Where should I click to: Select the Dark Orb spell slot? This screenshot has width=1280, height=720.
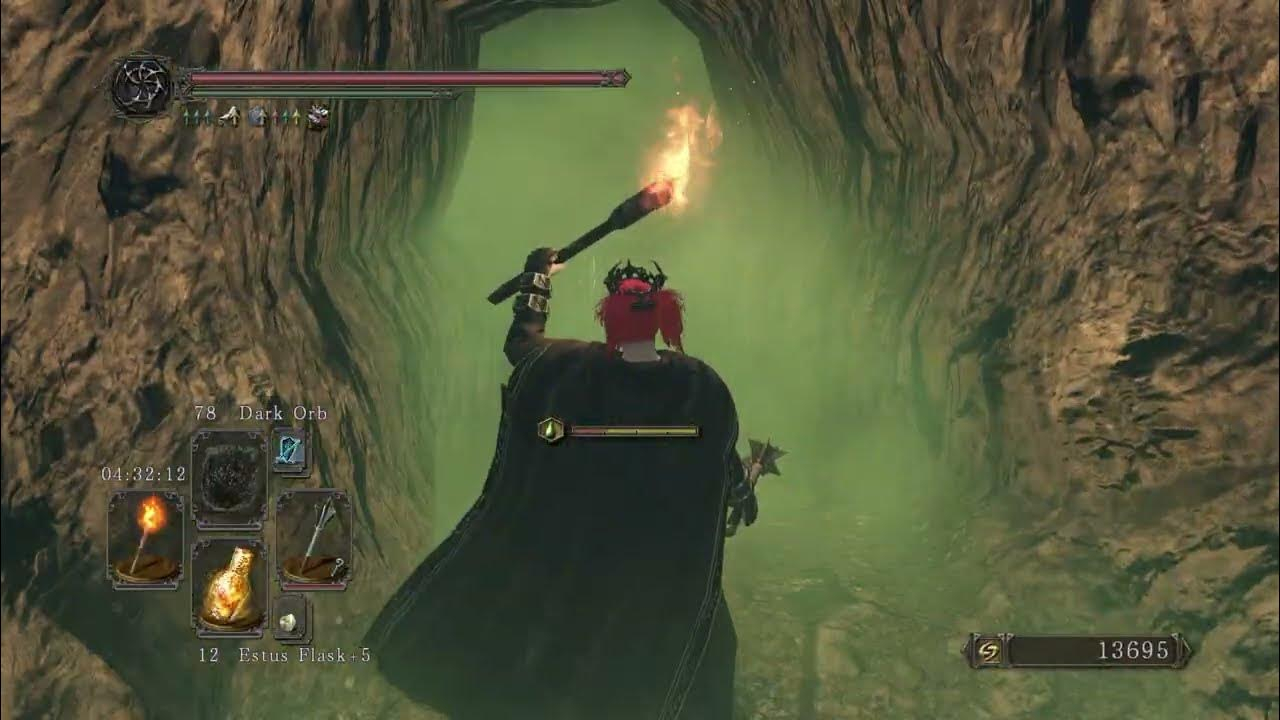229,480
